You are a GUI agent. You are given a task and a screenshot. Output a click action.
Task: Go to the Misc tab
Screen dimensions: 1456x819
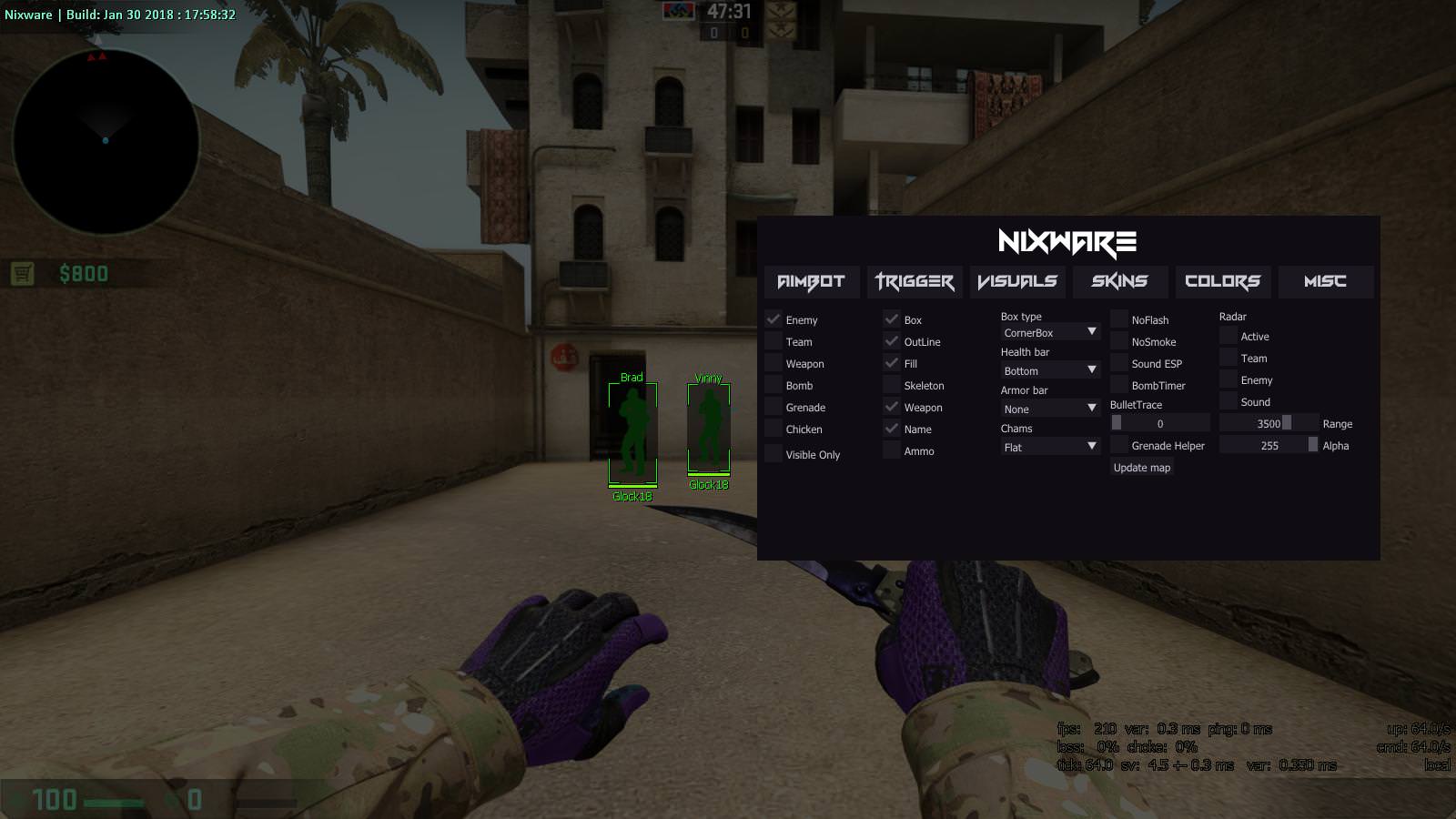tap(1325, 282)
